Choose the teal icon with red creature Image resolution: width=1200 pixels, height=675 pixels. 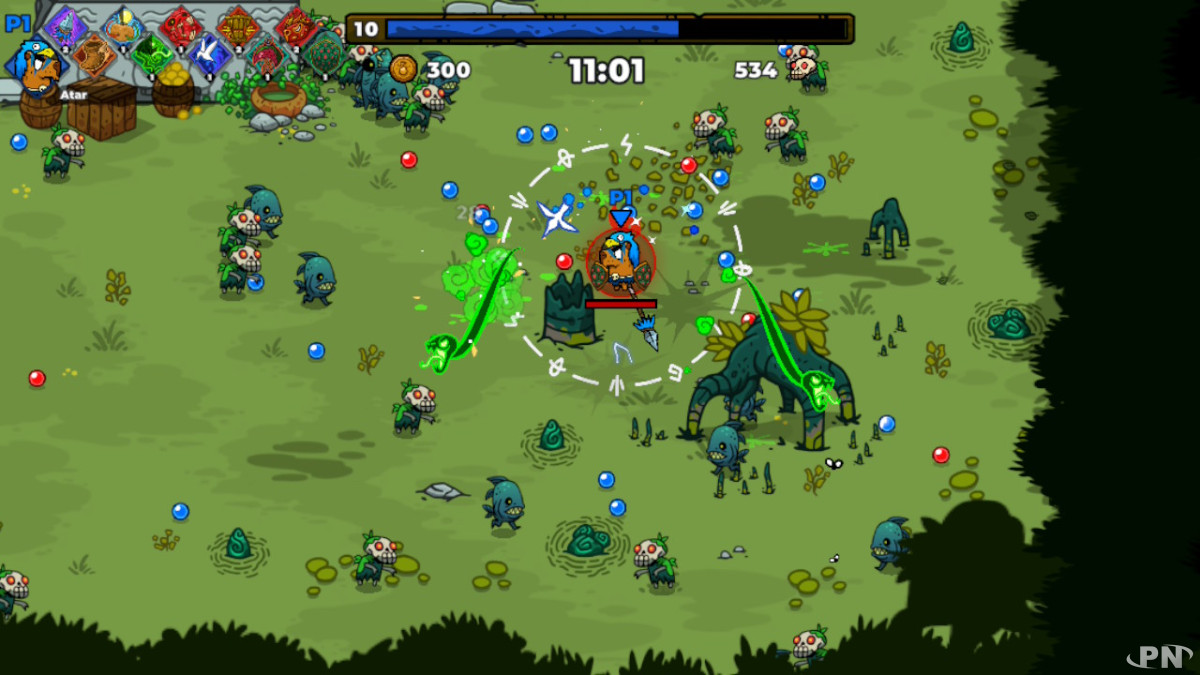click(268, 55)
